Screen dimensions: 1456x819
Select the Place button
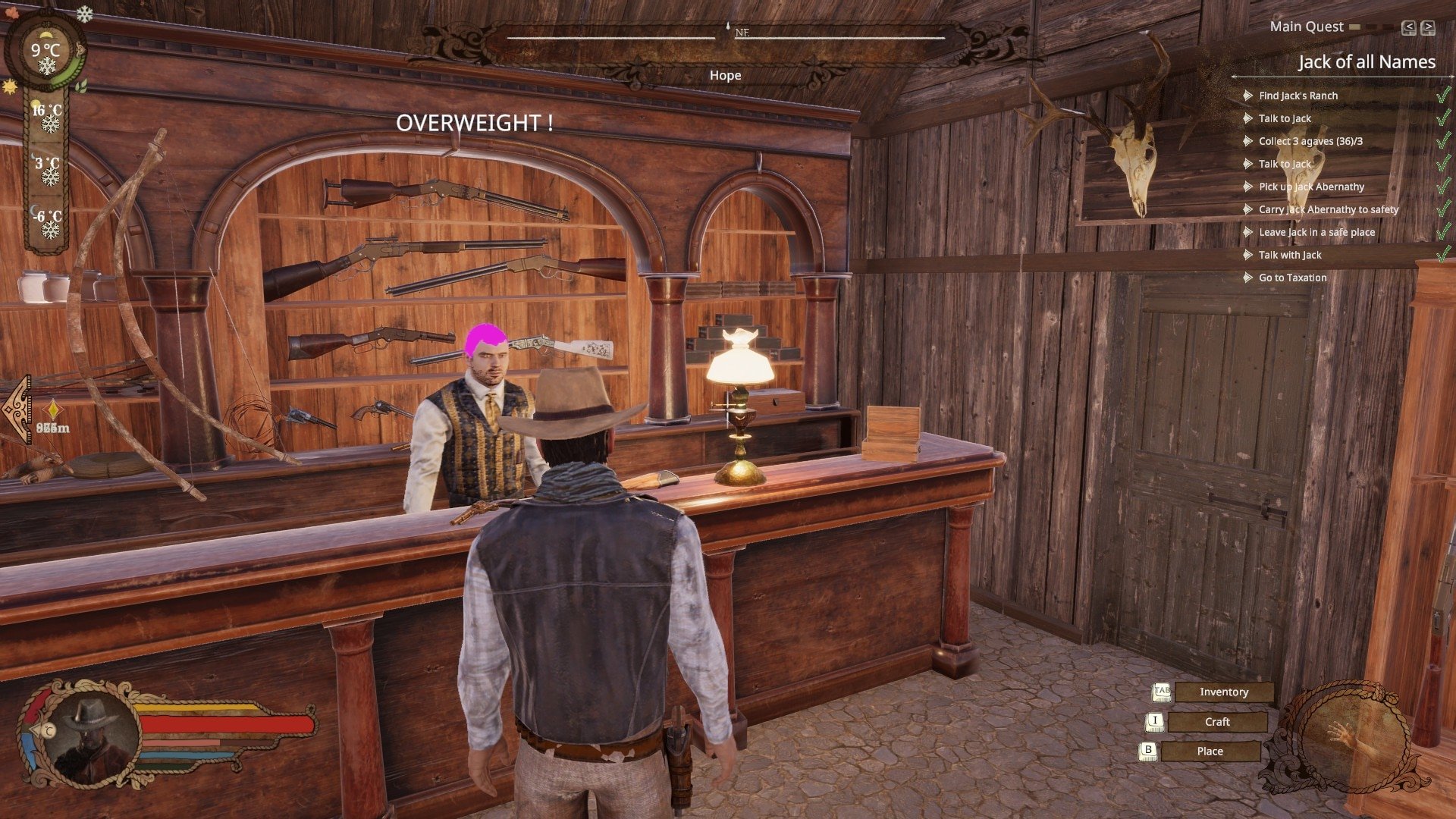(x=1210, y=752)
